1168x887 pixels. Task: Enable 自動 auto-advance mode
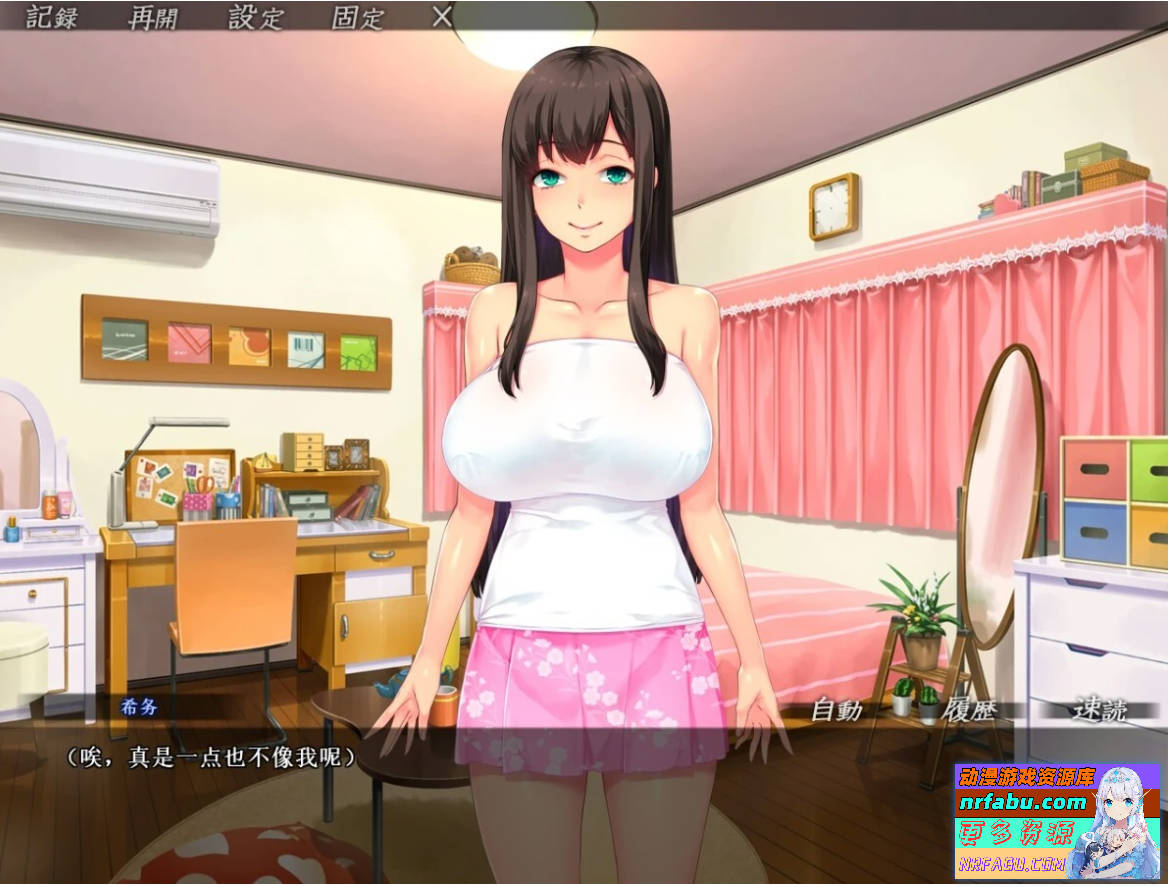[x=836, y=710]
